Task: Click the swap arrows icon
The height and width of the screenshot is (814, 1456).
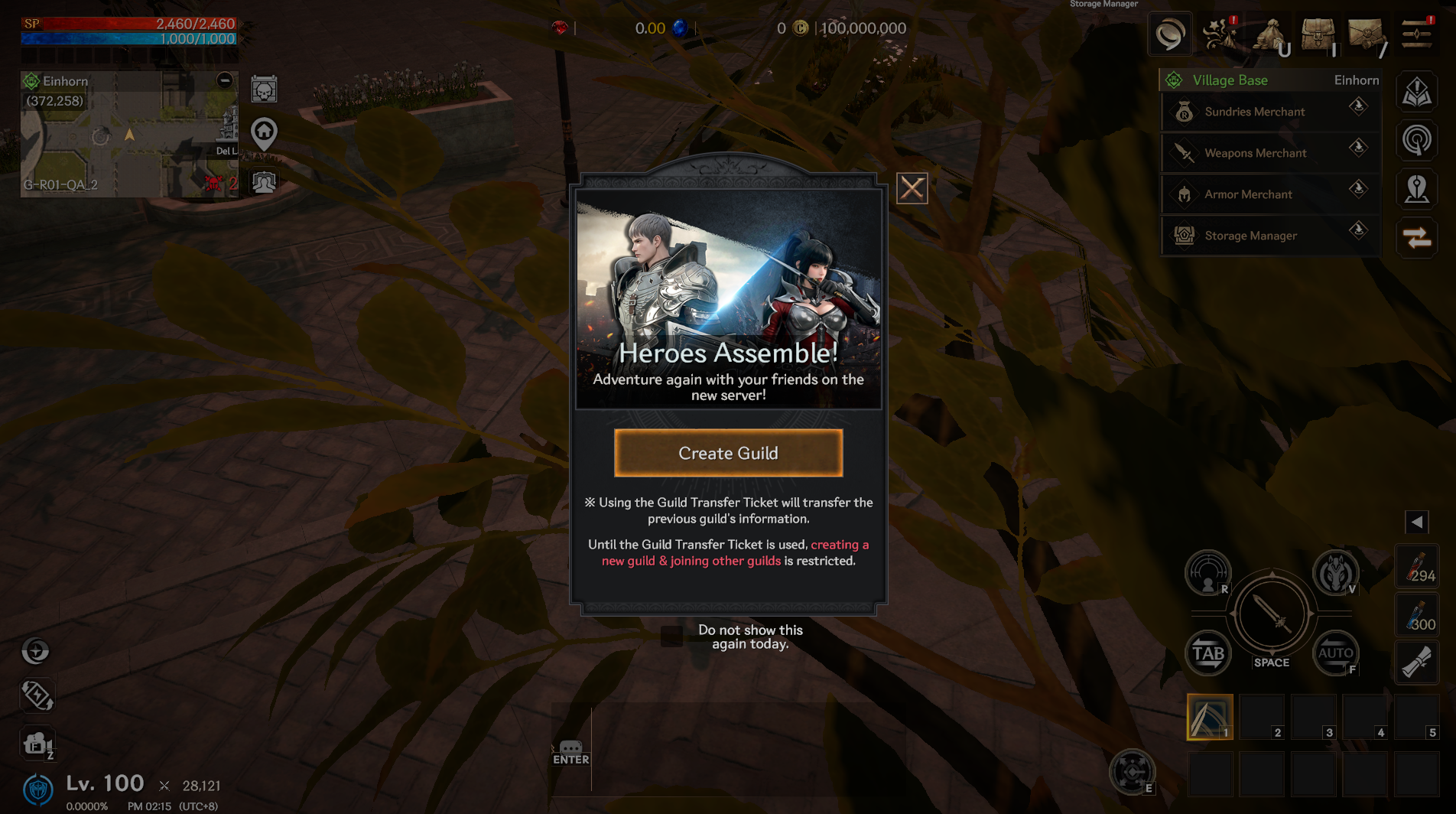Action: 1417,238
